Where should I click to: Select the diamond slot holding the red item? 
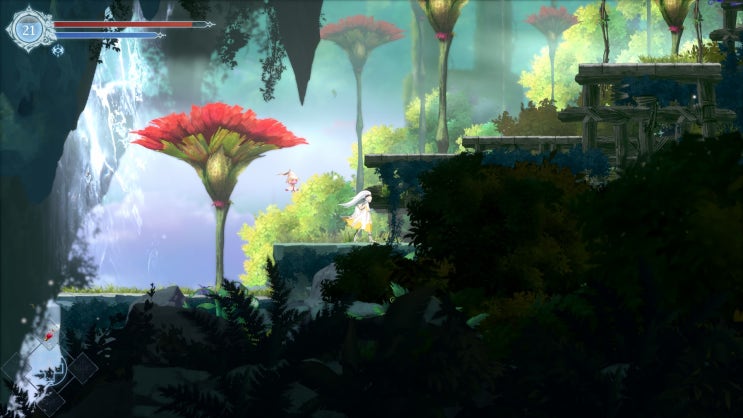[47, 338]
